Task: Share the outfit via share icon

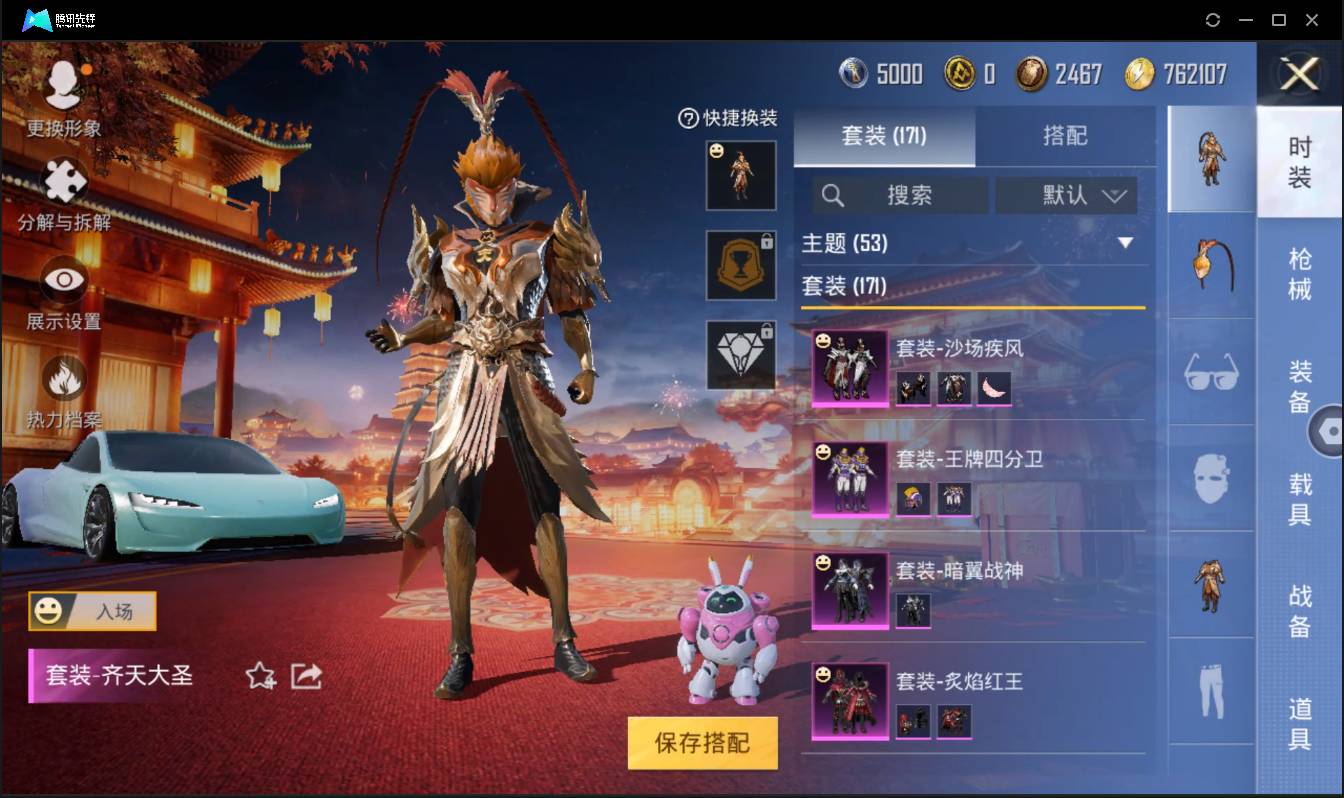Action: [x=305, y=676]
